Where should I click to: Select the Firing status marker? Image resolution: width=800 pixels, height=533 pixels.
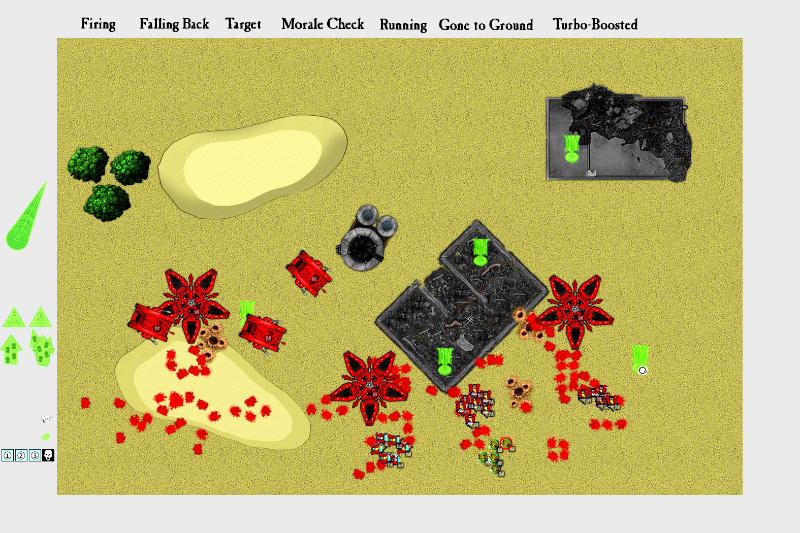[98, 24]
